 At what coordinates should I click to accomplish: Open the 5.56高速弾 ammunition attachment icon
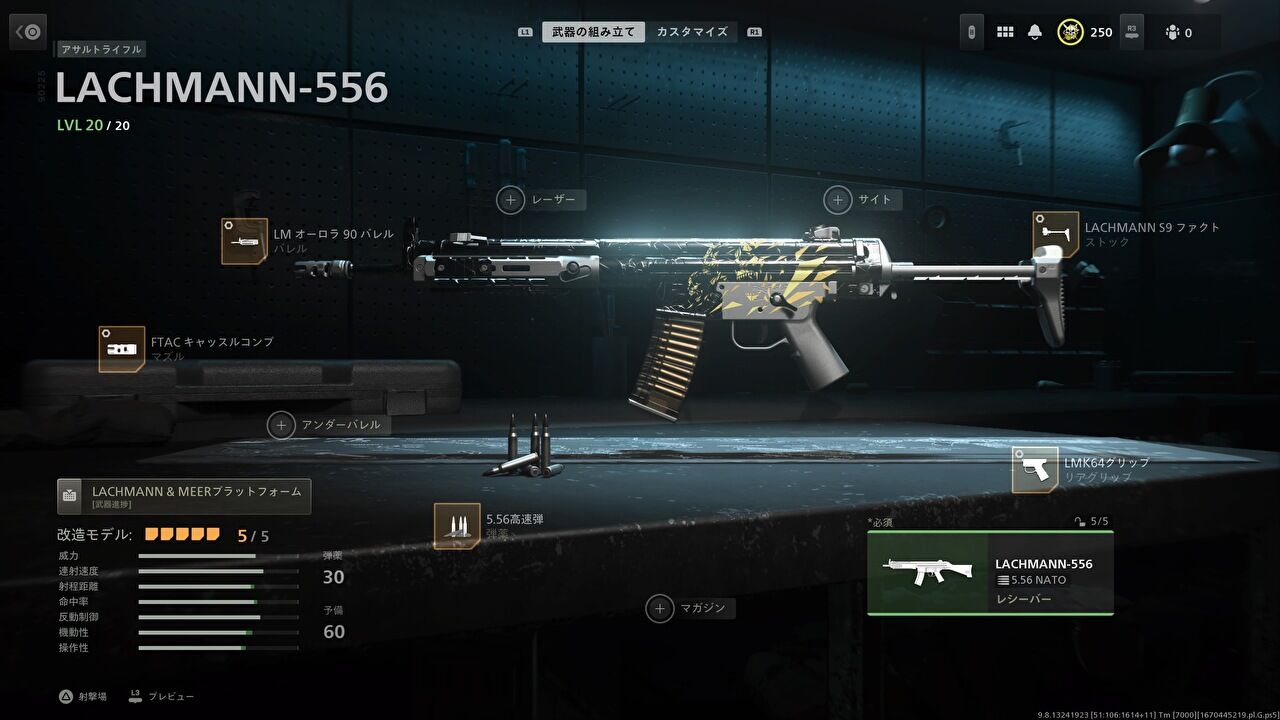pos(455,528)
